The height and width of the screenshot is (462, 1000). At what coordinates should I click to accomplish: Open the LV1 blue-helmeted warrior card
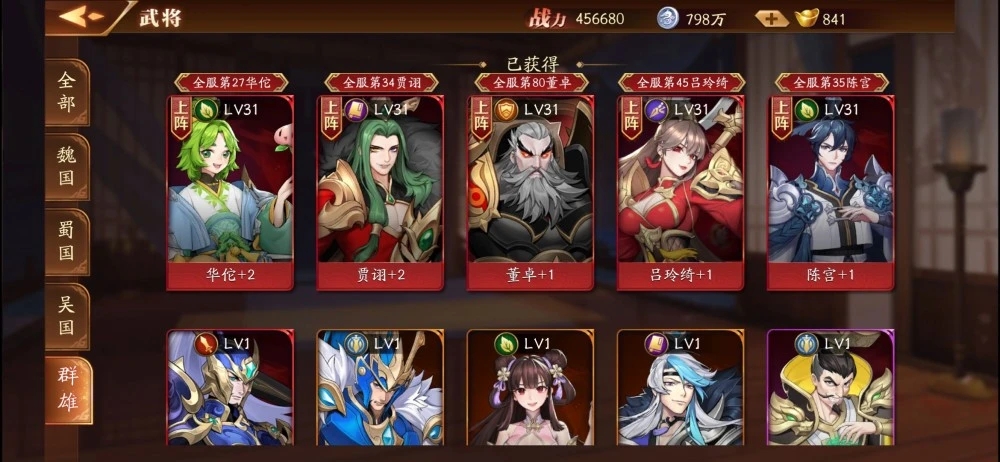(380, 390)
